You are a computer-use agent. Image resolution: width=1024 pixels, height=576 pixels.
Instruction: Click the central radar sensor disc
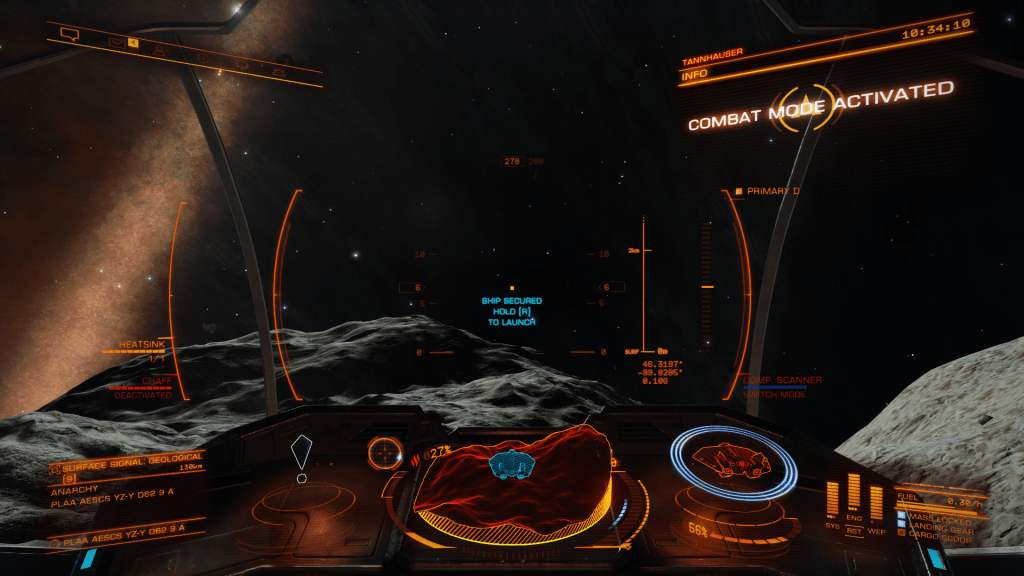512,482
